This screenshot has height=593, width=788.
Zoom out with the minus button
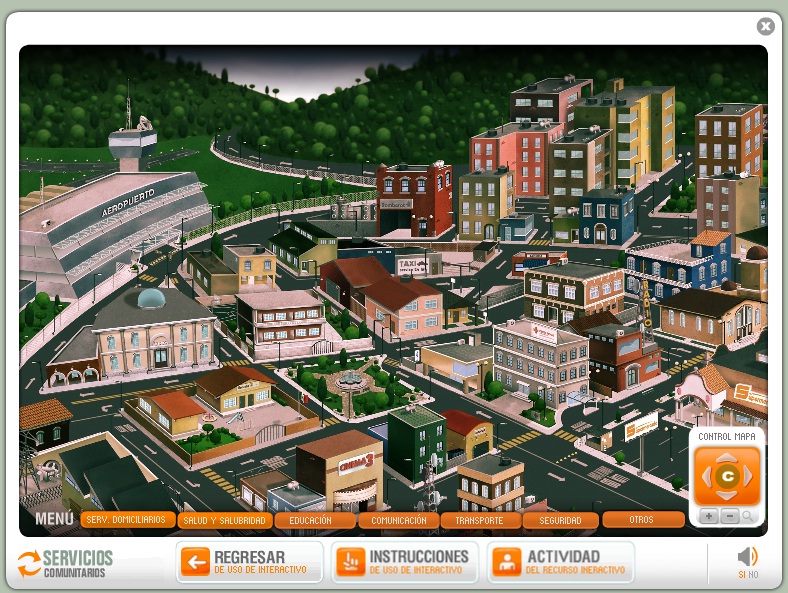pos(729,516)
